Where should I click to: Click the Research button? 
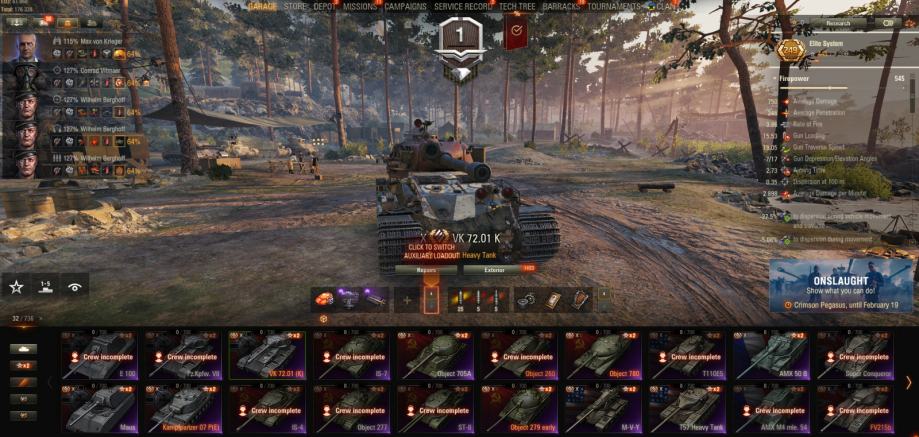[838, 22]
